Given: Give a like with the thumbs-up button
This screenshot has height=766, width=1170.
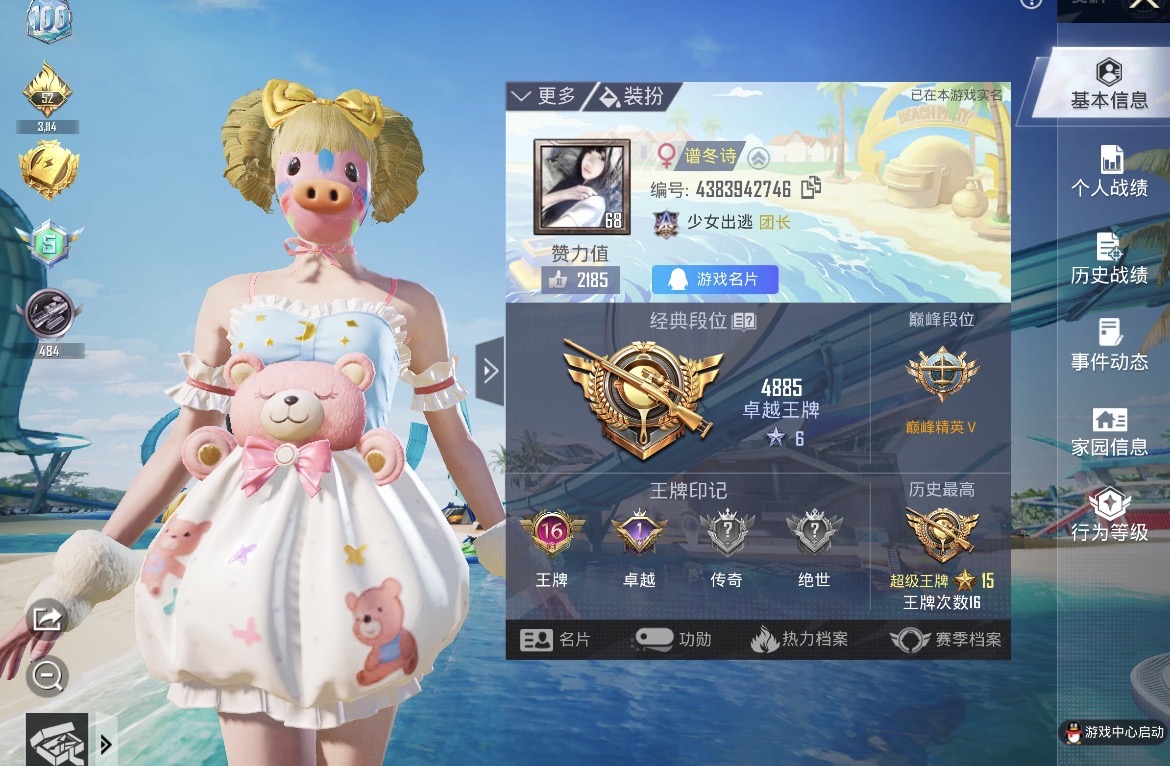Looking at the screenshot, I should point(558,280).
